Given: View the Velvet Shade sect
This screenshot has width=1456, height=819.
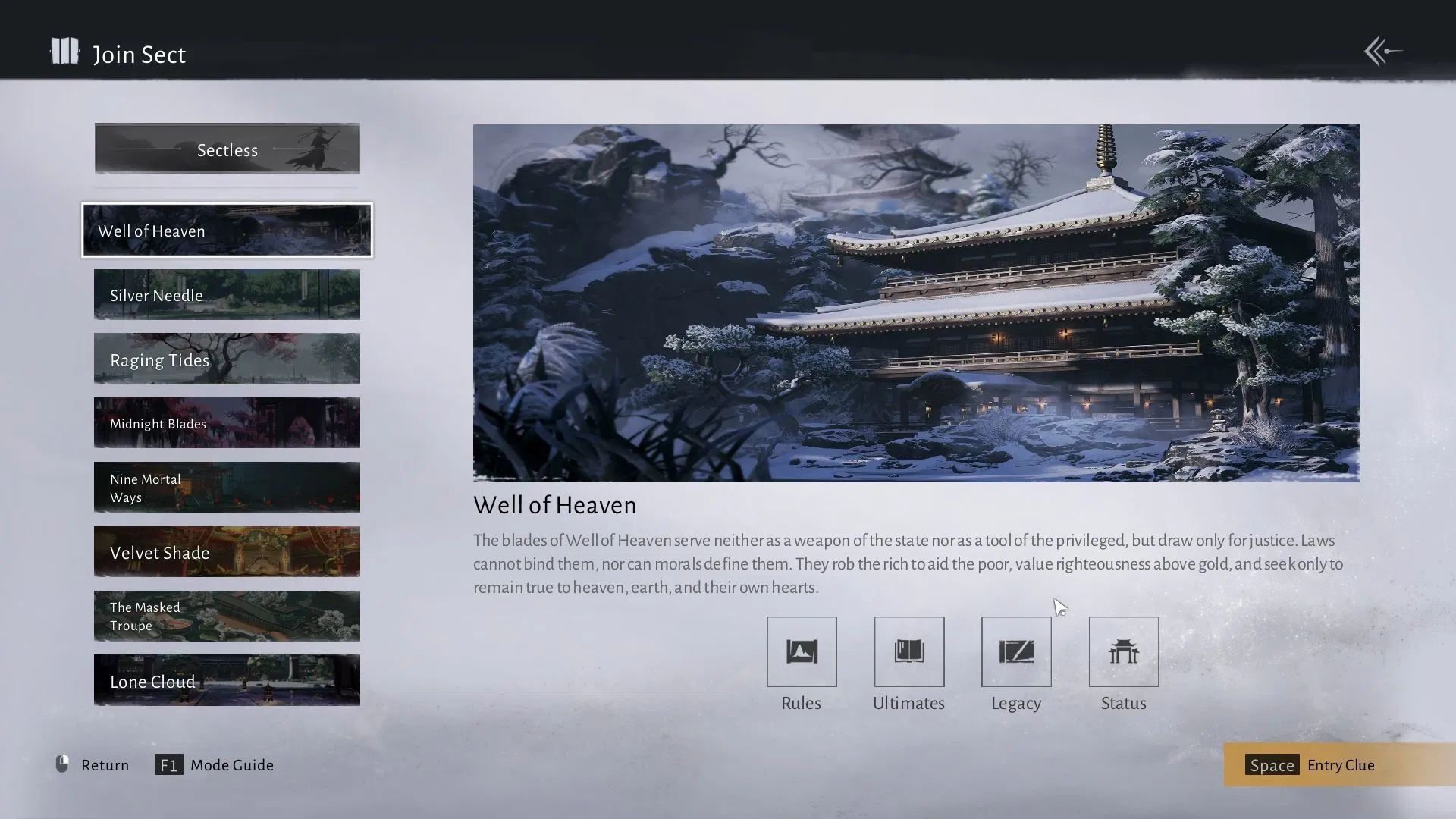Looking at the screenshot, I should coord(227,552).
